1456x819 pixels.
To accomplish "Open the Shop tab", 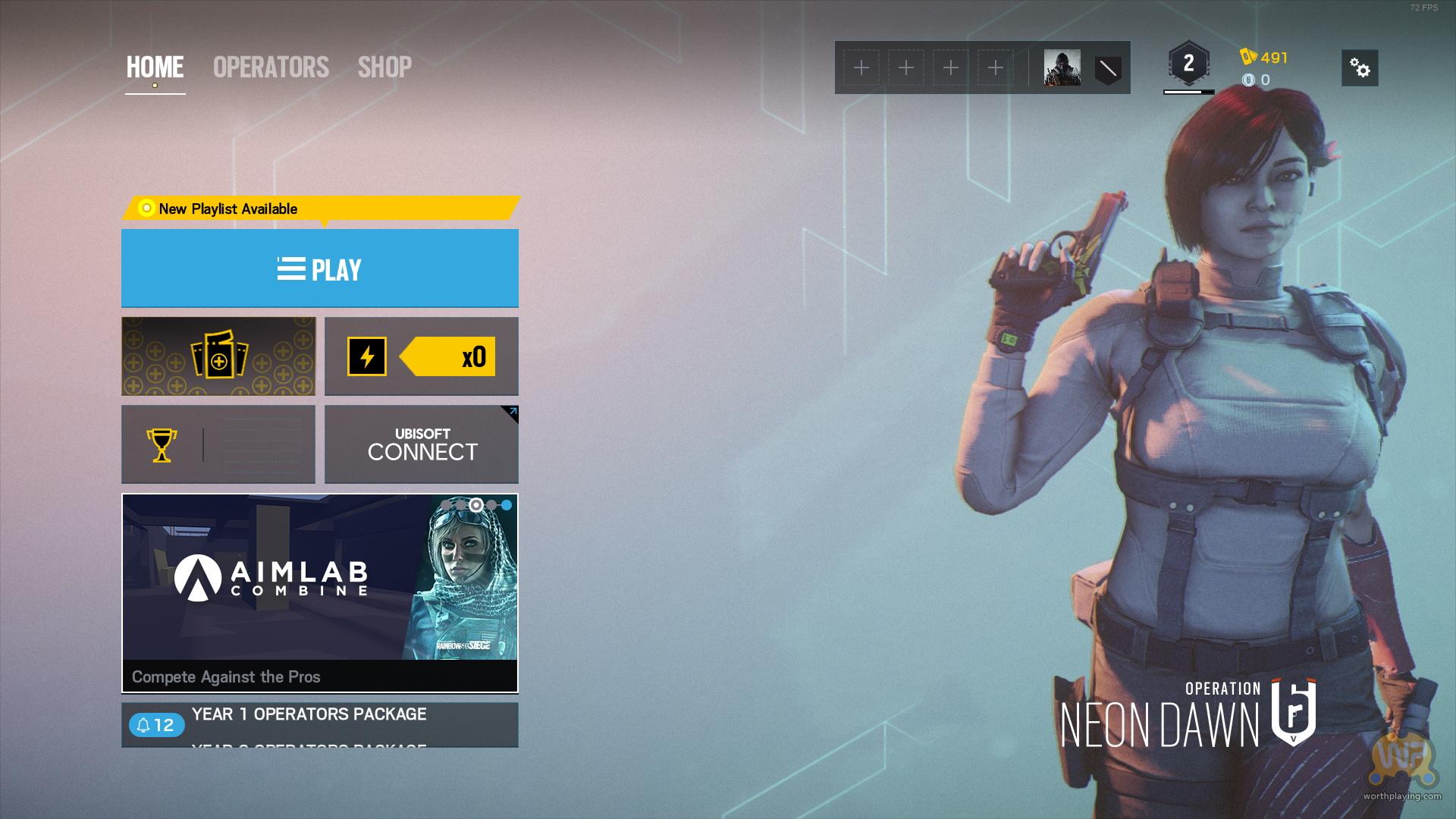I will point(384,67).
